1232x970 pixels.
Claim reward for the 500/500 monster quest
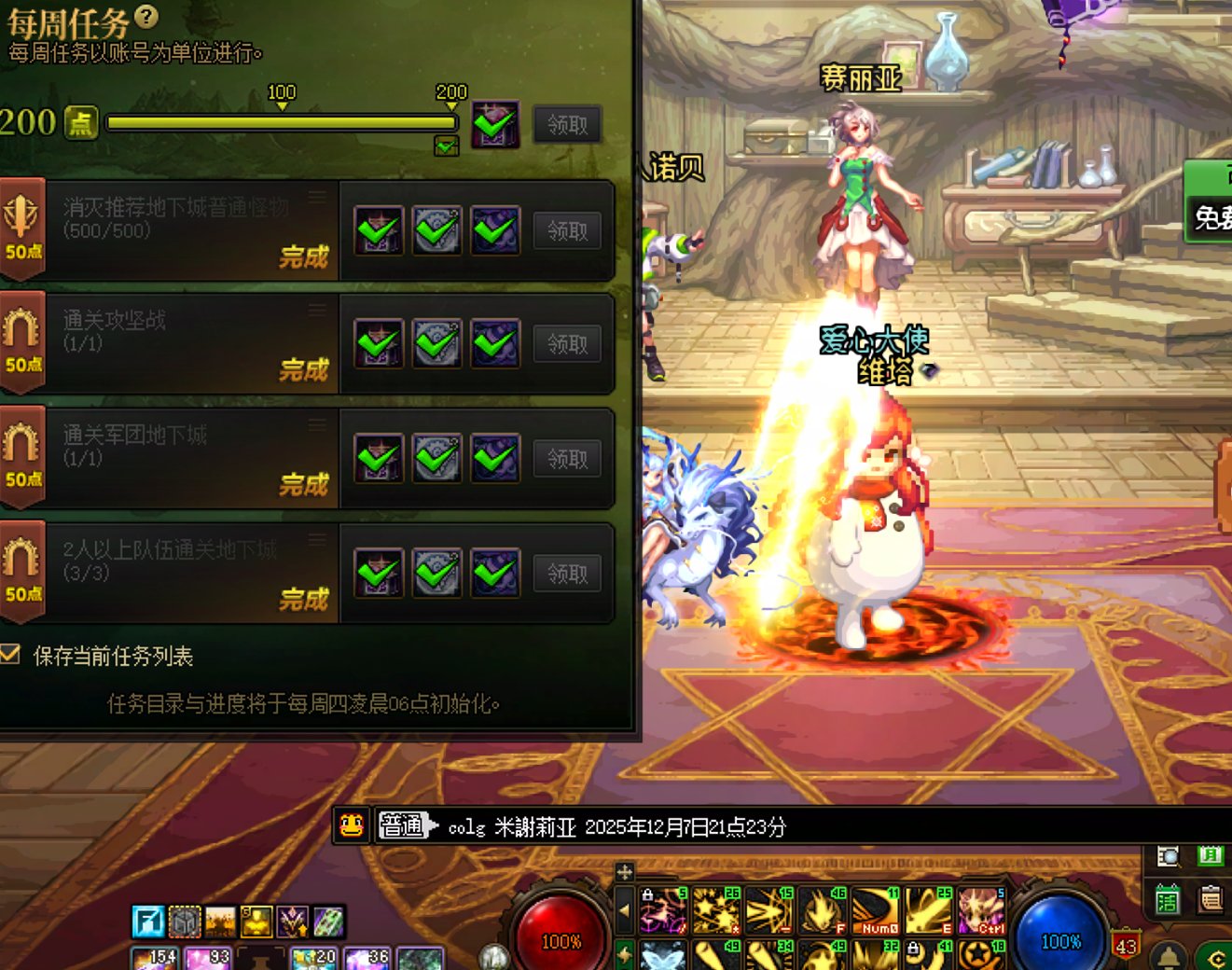click(x=567, y=230)
